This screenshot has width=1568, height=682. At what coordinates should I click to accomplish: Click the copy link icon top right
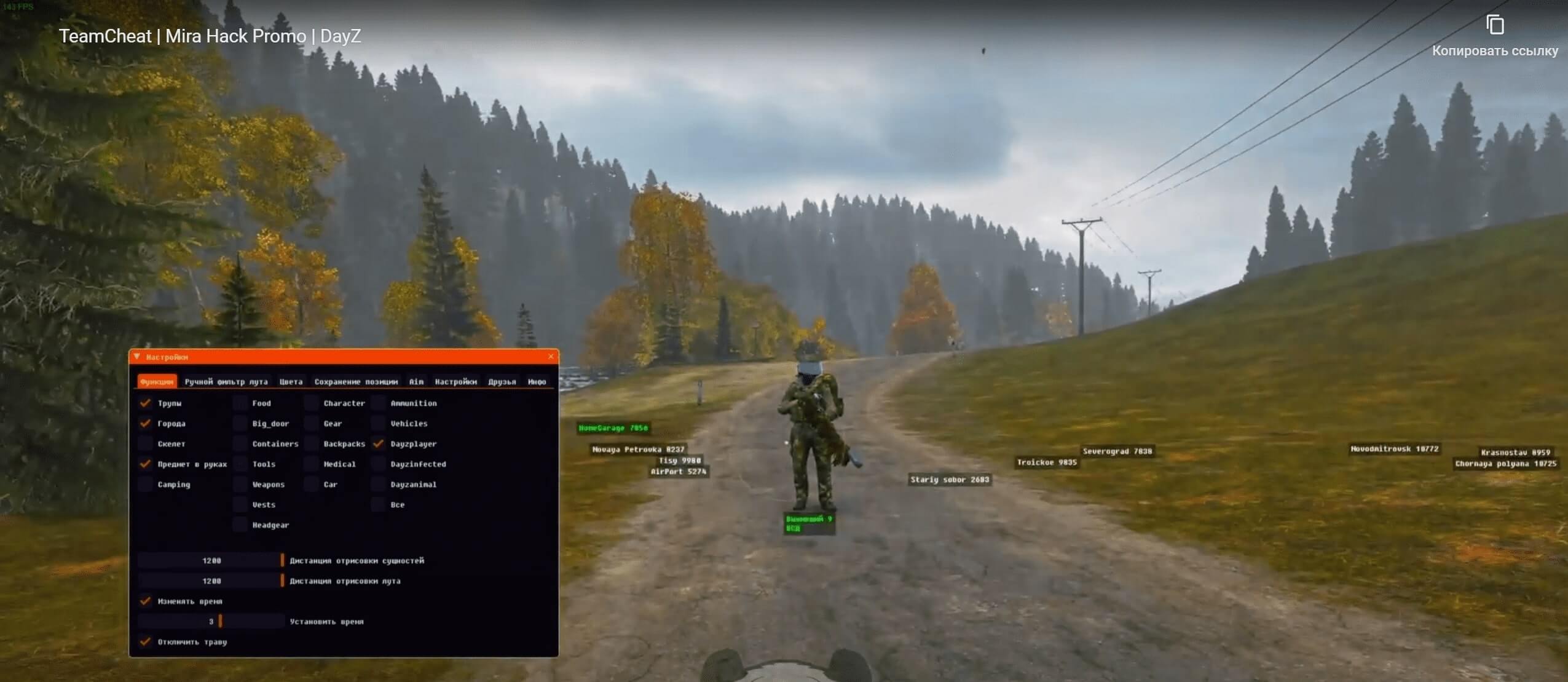(x=1496, y=25)
